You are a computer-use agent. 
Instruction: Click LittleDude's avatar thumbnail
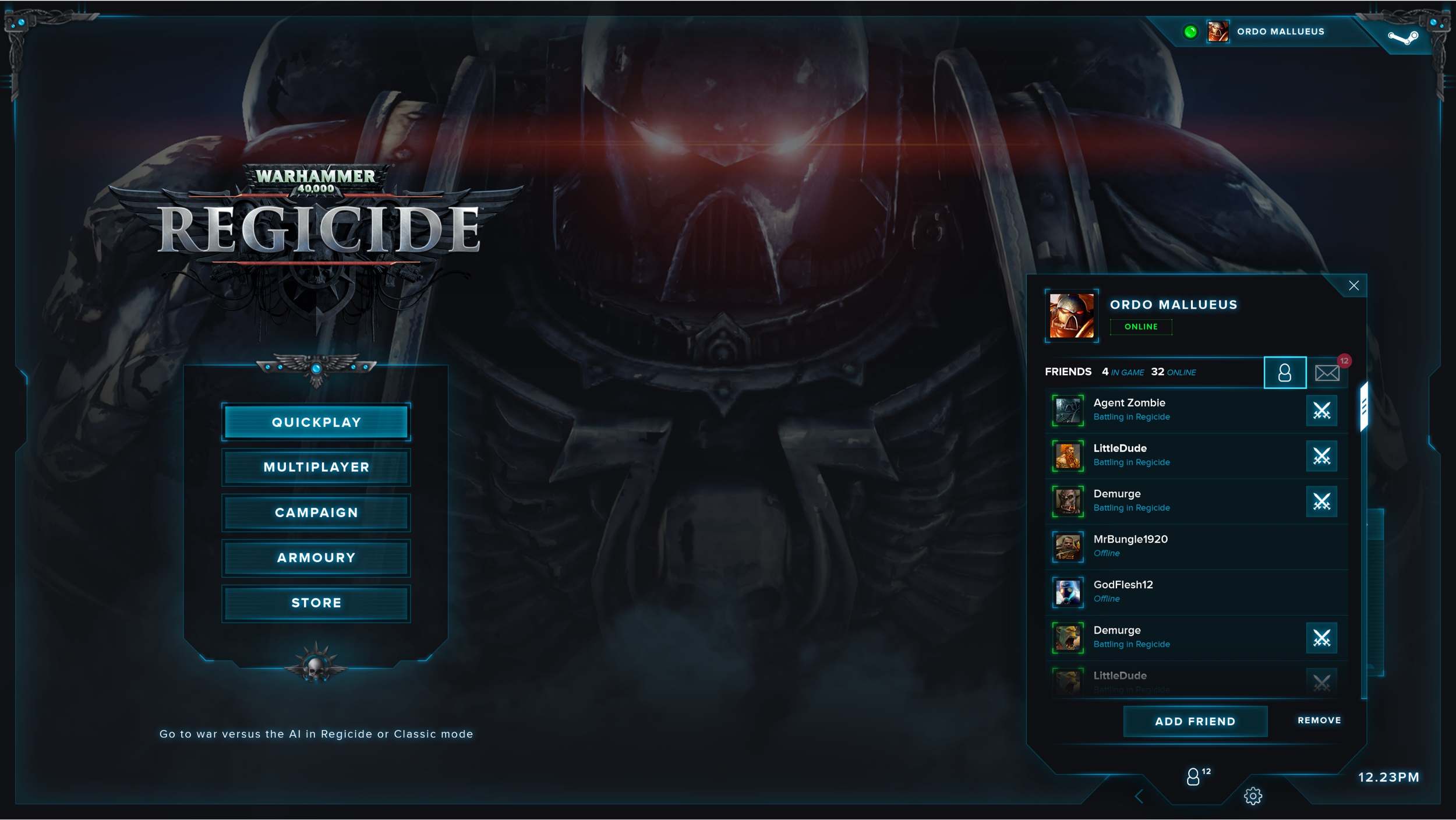pos(1068,455)
